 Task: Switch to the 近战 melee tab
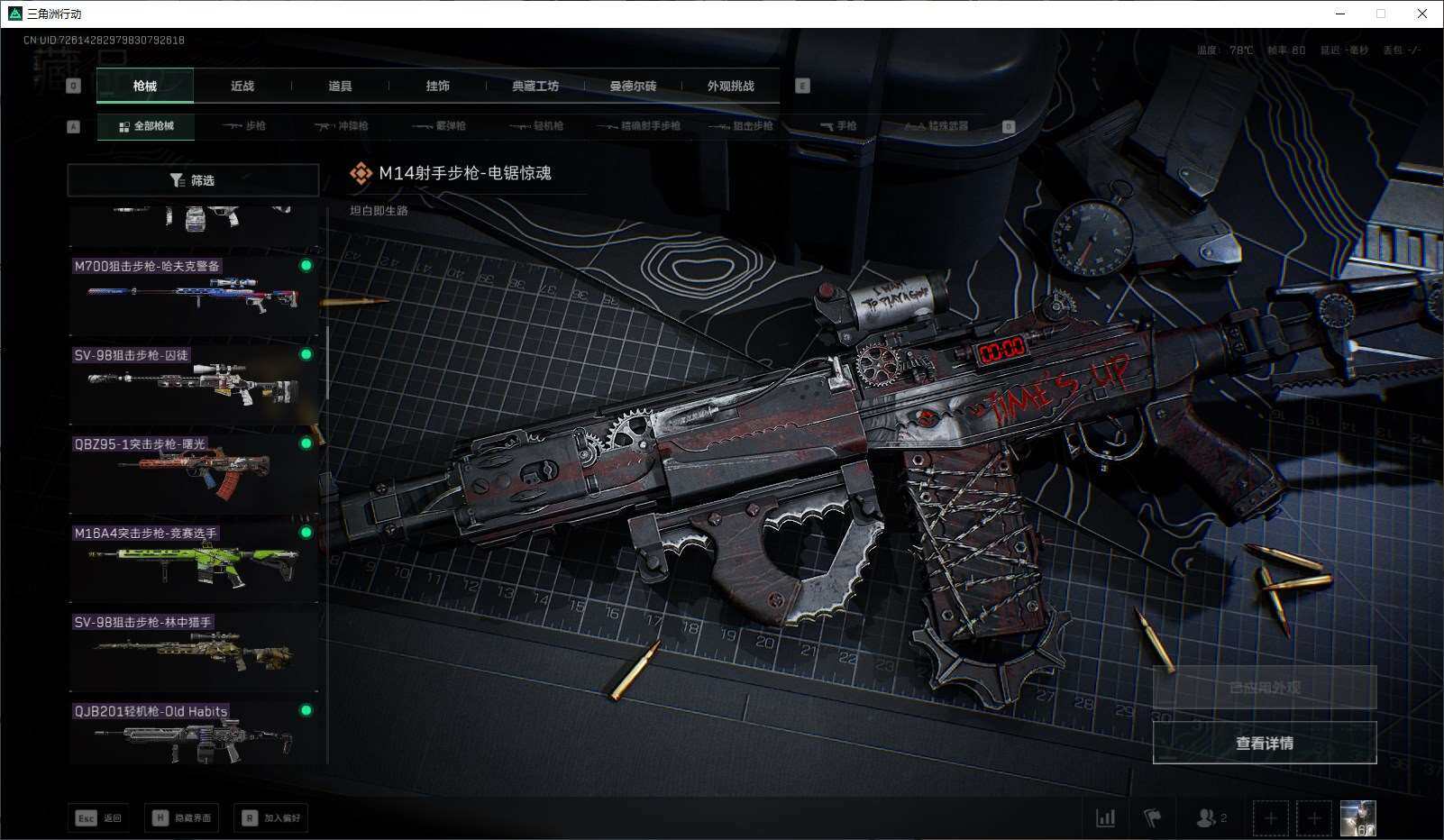coord(242,87)
